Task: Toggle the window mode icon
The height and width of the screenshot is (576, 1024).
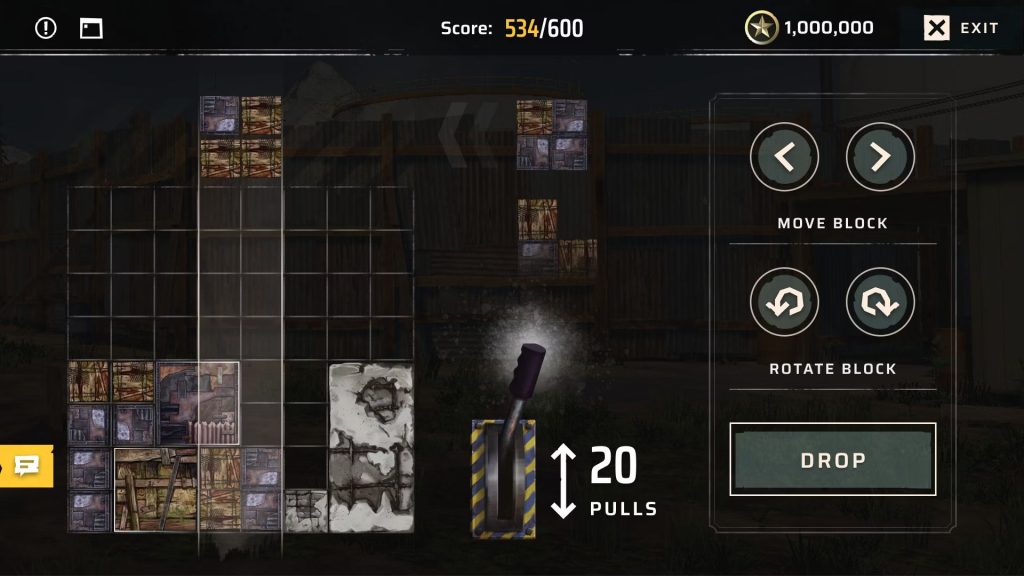Action: [x=91, y=28]
